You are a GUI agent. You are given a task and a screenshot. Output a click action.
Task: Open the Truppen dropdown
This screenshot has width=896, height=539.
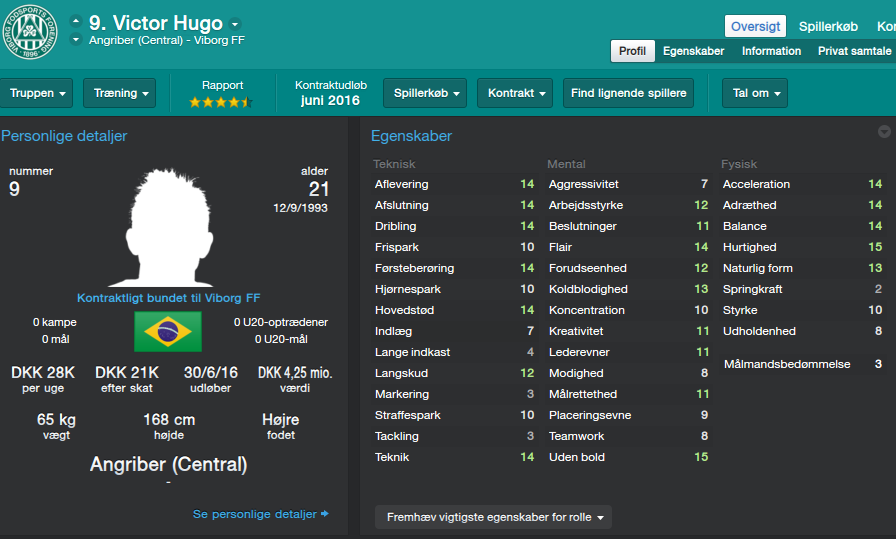39,93
